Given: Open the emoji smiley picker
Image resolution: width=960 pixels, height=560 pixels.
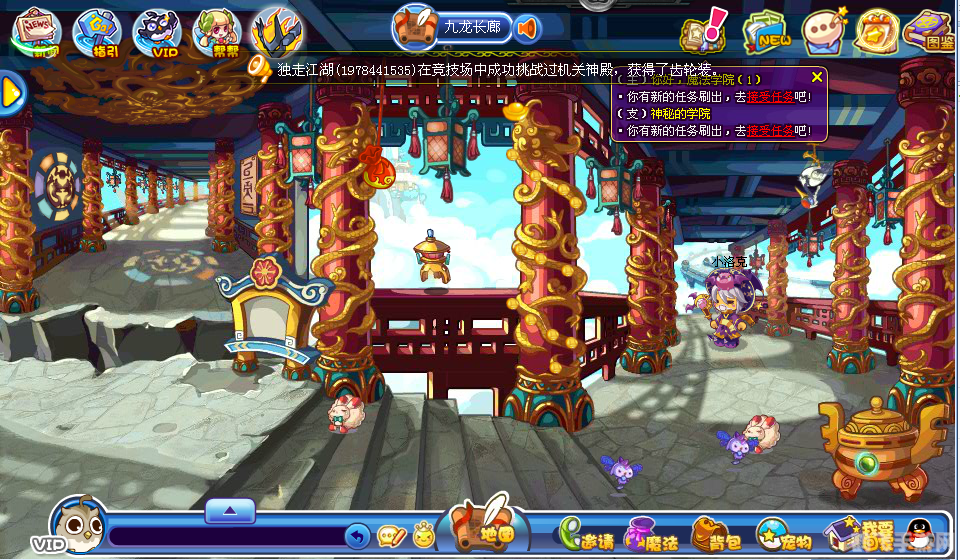Looking at the screenshot, I should 423,536.
